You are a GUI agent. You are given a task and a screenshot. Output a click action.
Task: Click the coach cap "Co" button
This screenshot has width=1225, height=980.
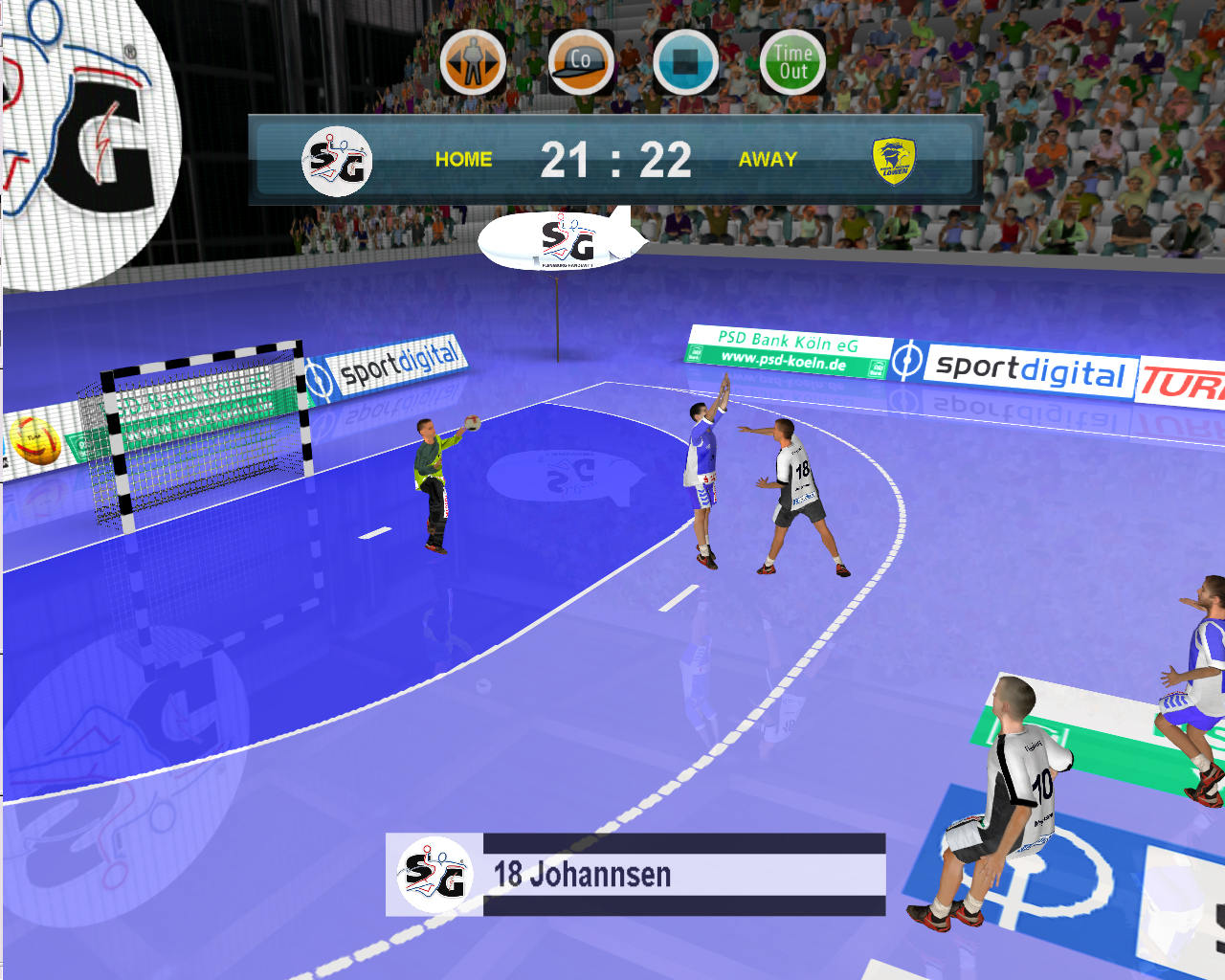[x=581, y=62]
